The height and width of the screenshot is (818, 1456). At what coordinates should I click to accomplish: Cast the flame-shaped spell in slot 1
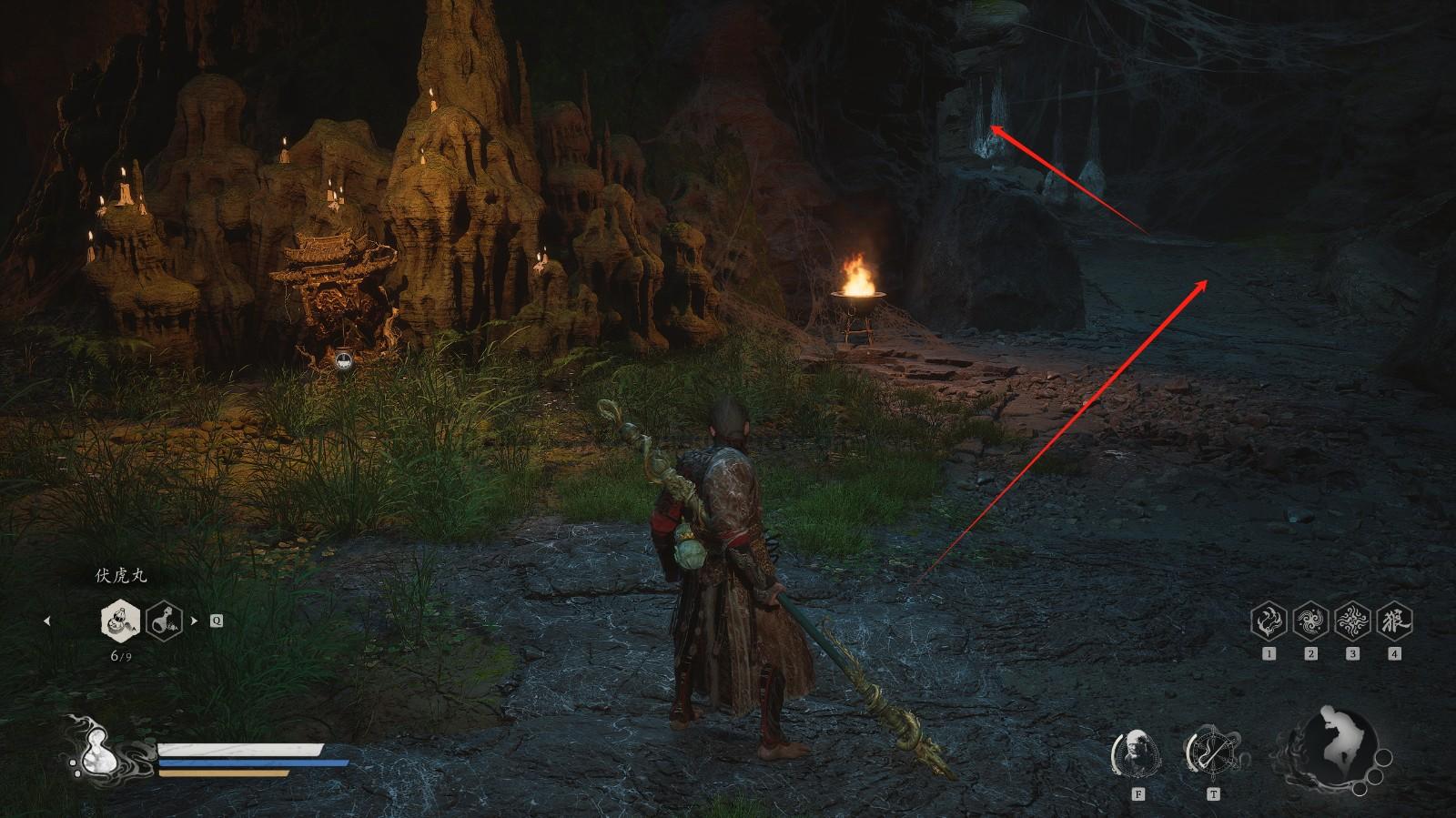(x=1269, y=621)
